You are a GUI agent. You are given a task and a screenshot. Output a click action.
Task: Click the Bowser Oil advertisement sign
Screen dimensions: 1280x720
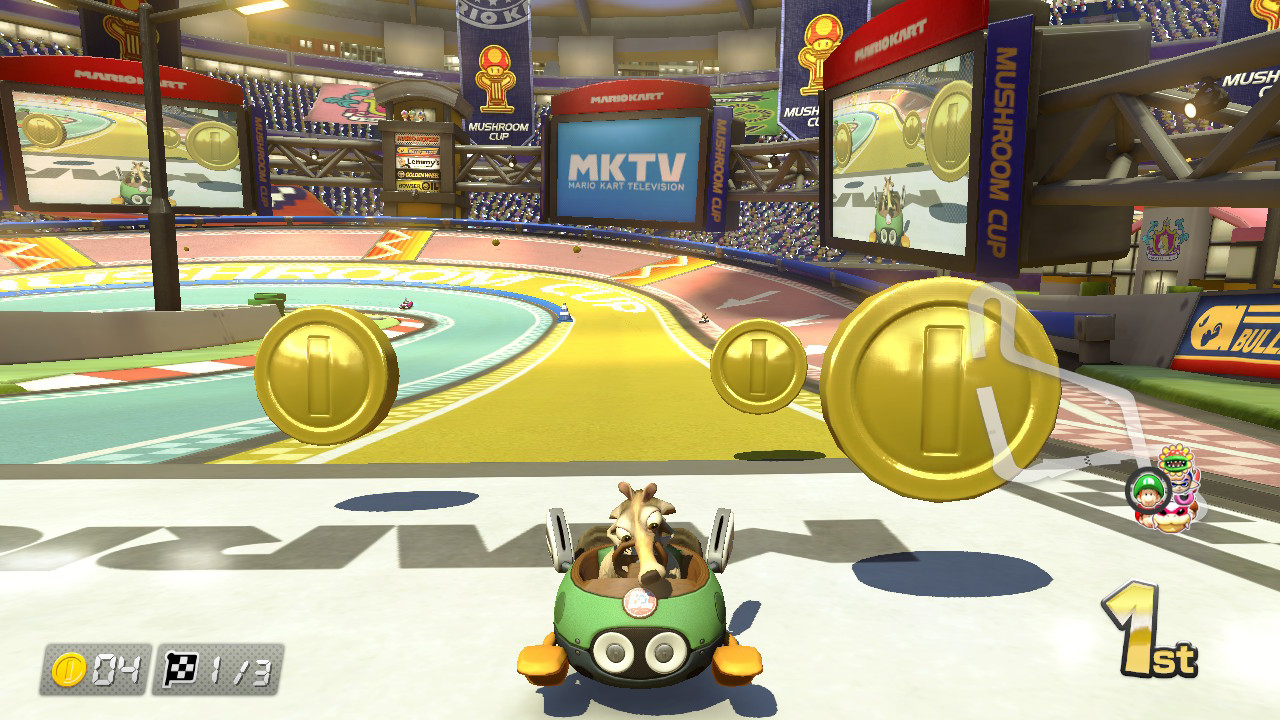[x=416, y=185]
